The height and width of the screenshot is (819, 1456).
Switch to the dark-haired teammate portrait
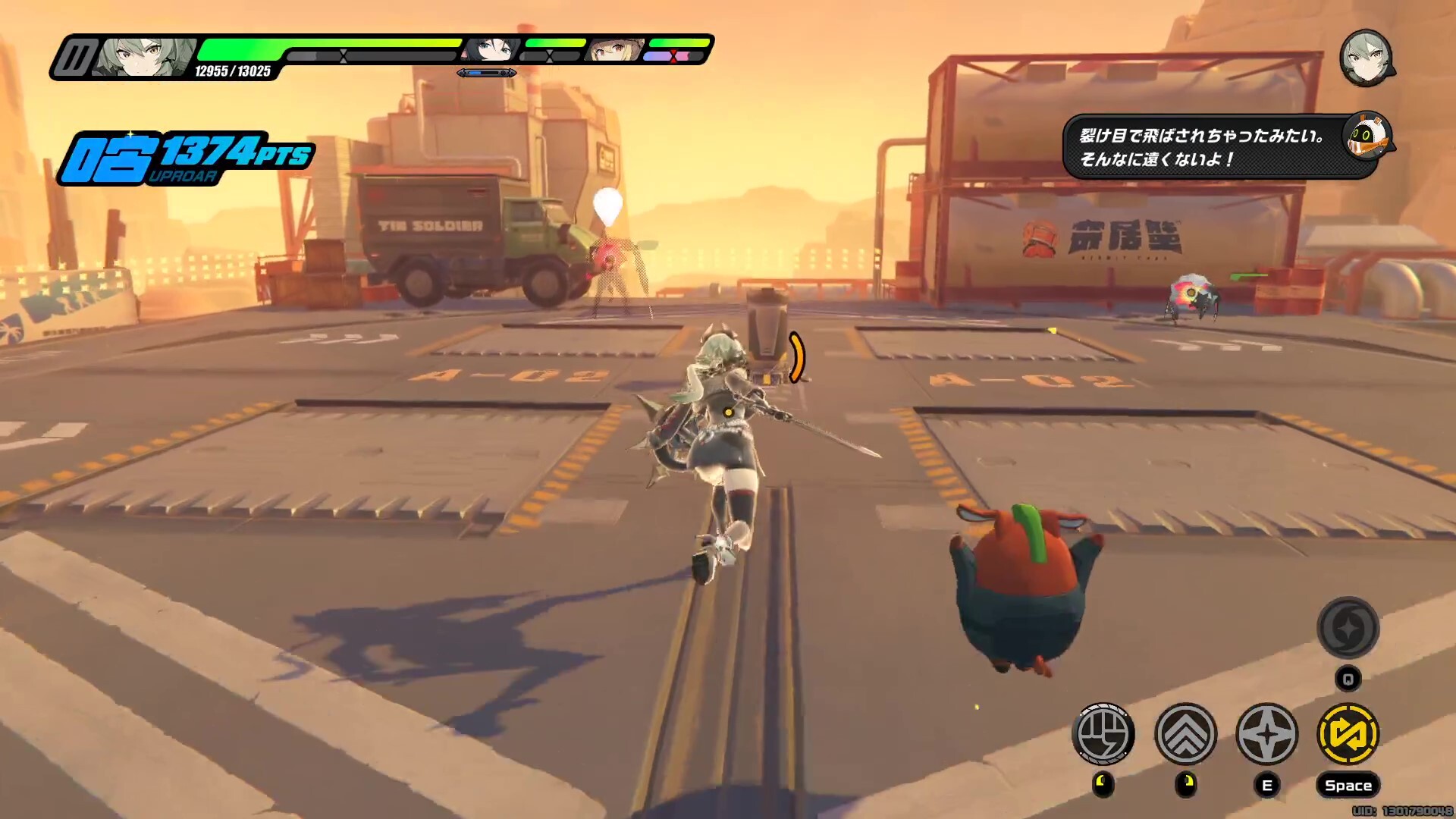tap(493, 49)
